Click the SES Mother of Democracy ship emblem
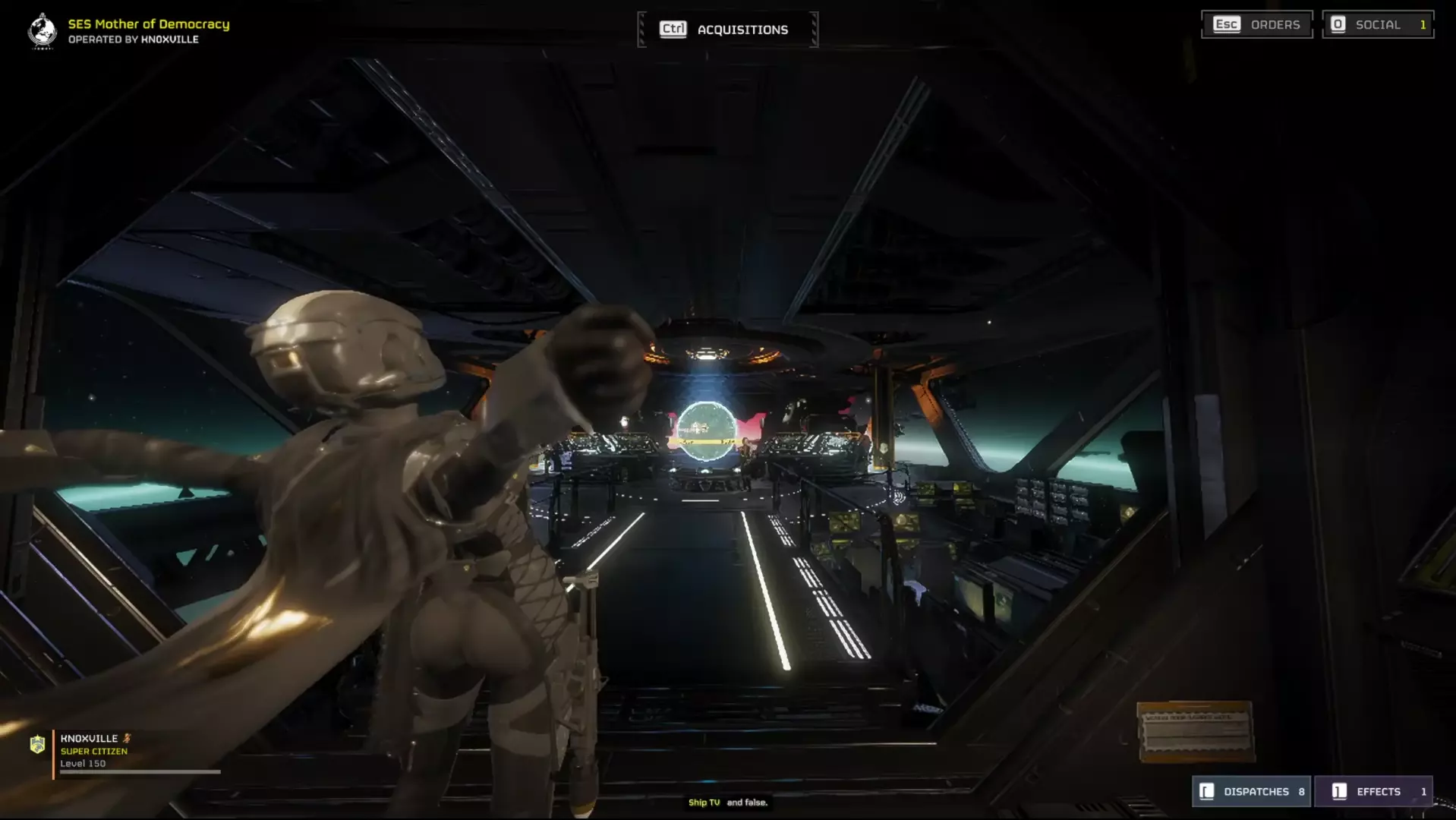The height and width of the screenshot is (820, 1456). pos(43,31)
